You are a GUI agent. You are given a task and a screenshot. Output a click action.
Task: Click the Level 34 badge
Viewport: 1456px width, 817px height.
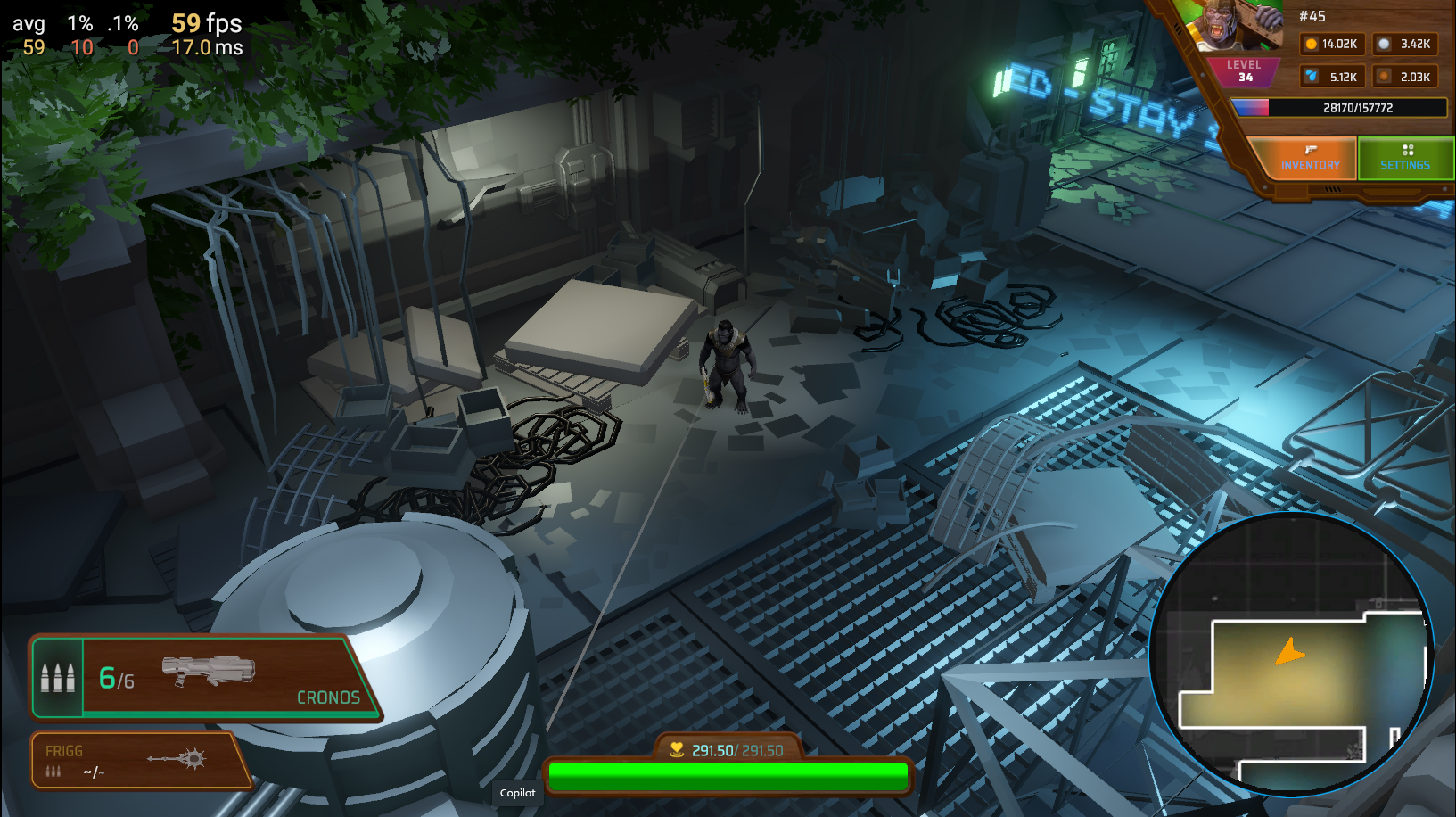pyautogui.click(x=1243, y=70)
